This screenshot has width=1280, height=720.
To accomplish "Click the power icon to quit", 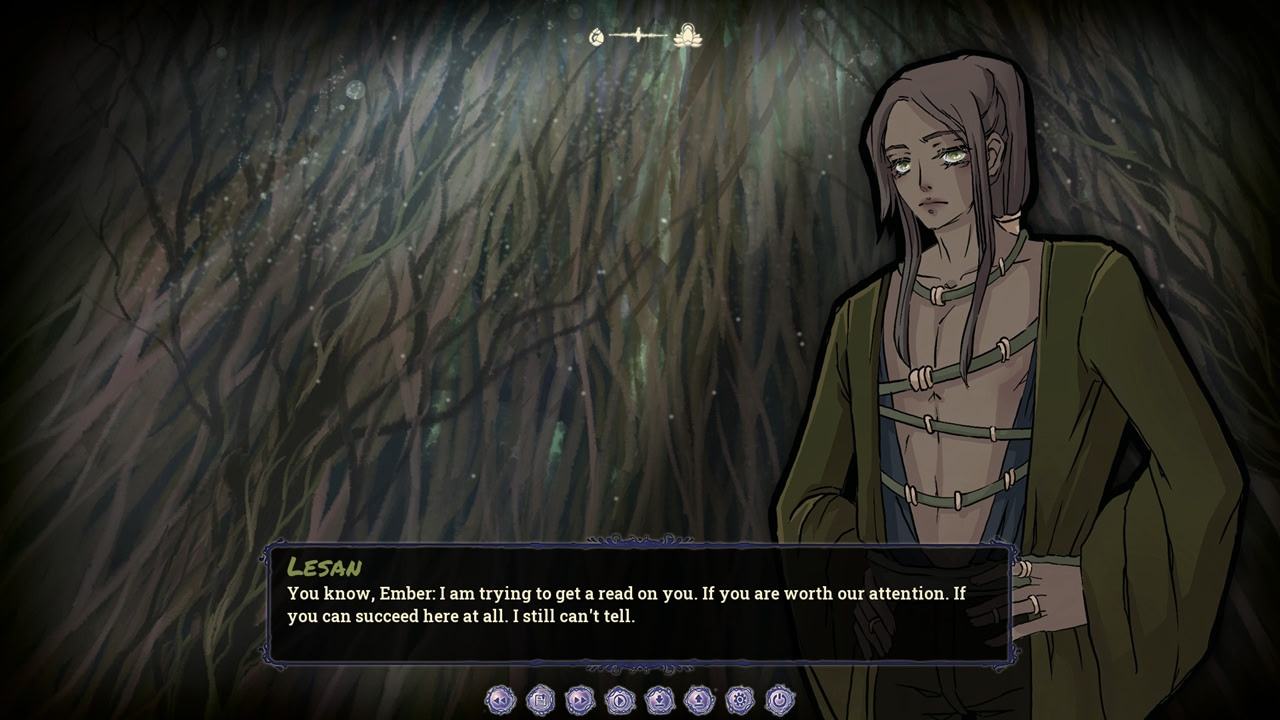I will pyautogui.click(x=780, y=700).
